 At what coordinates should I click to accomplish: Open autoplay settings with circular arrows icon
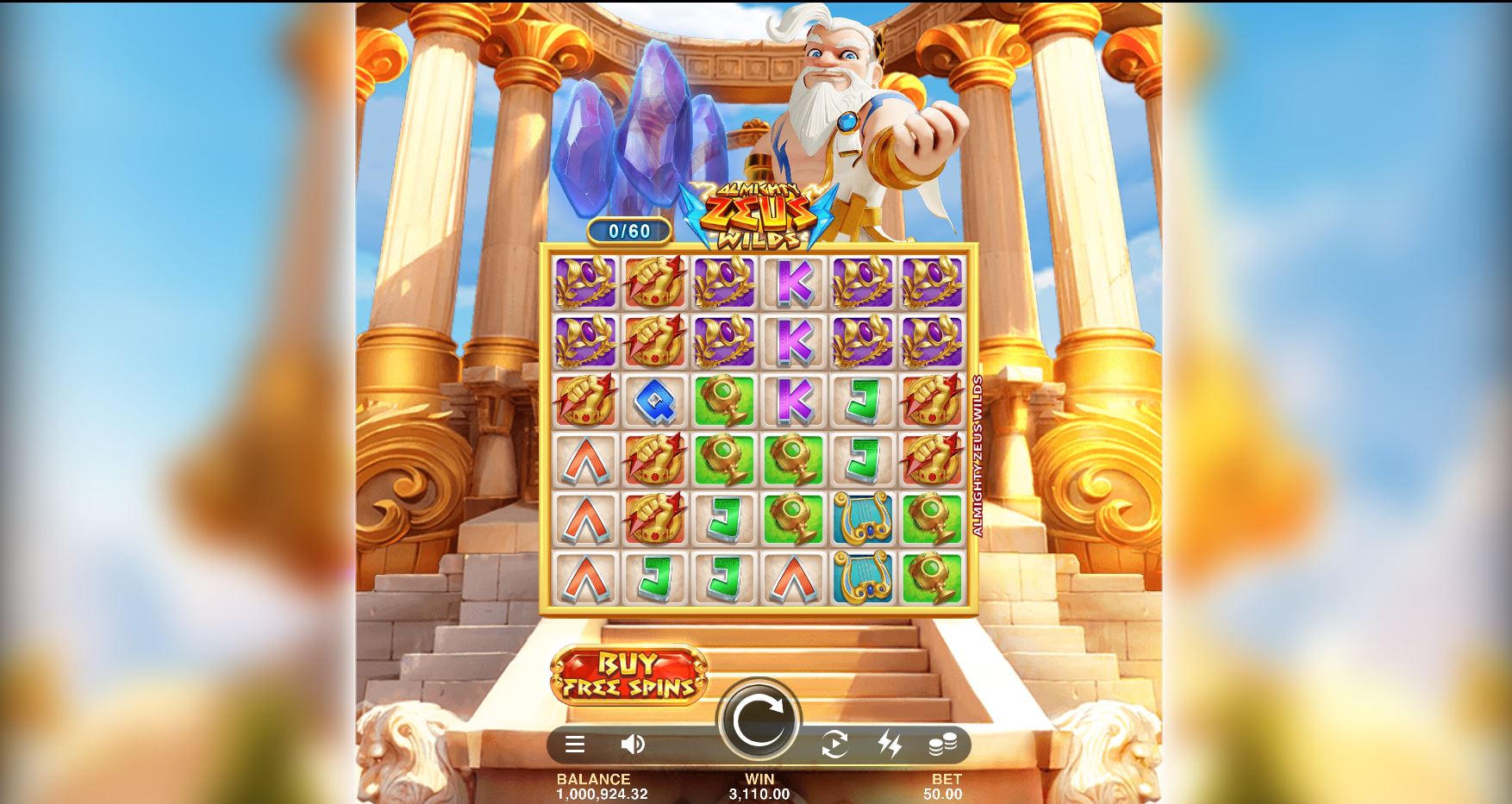[x=834, y=745]
